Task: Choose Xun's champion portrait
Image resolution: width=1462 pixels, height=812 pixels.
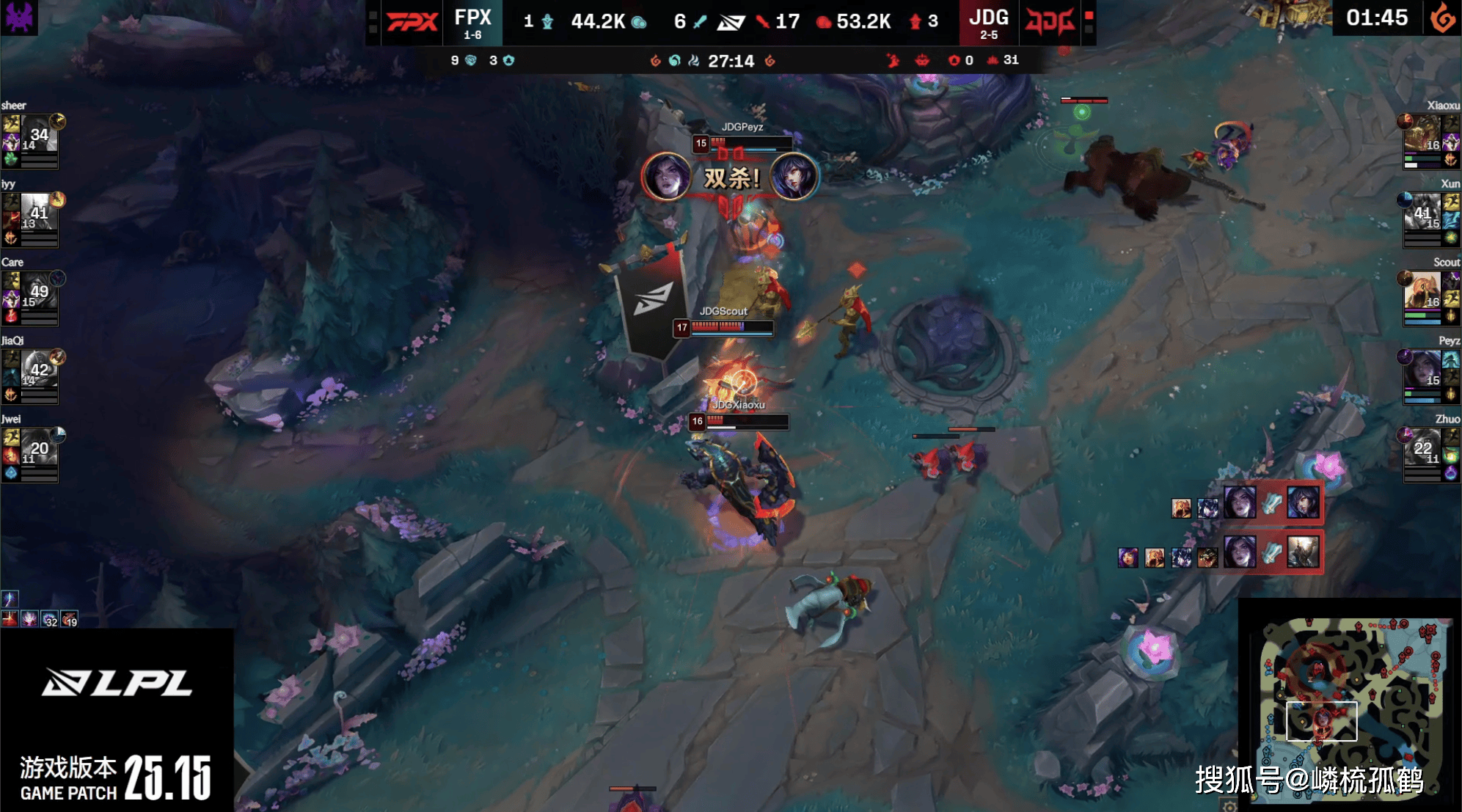Action: [1423, 211]
